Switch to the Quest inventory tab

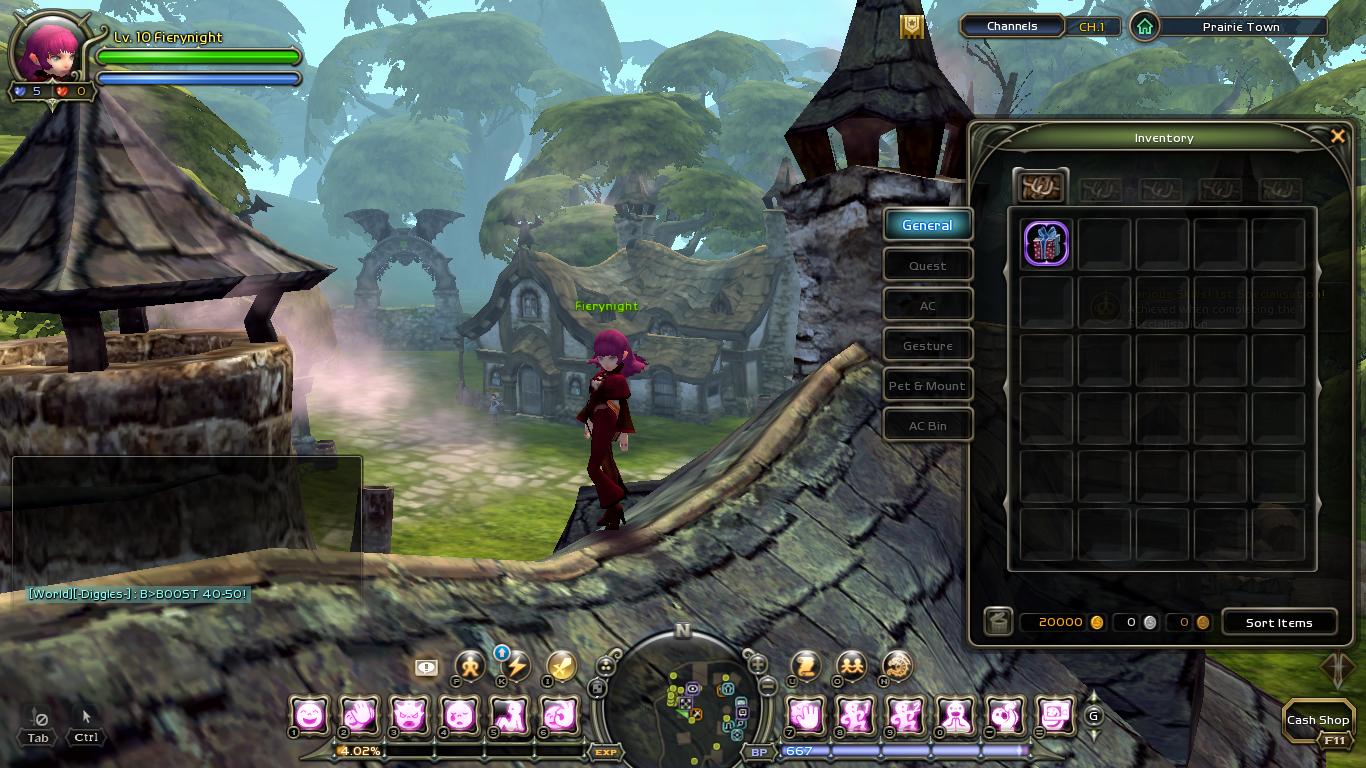[x=927, y=266]
